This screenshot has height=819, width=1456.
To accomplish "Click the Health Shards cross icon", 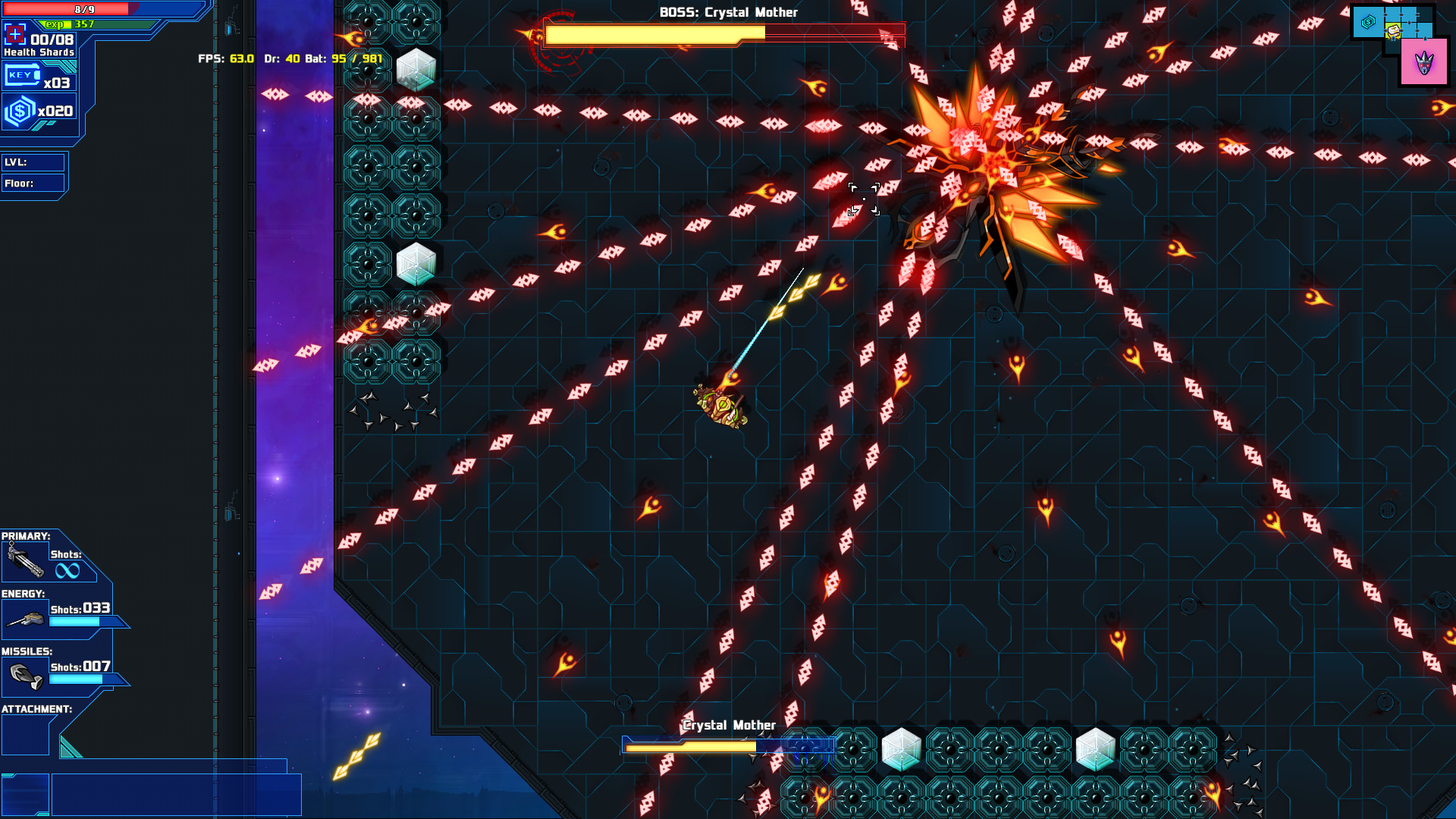I will coord(14,33).
